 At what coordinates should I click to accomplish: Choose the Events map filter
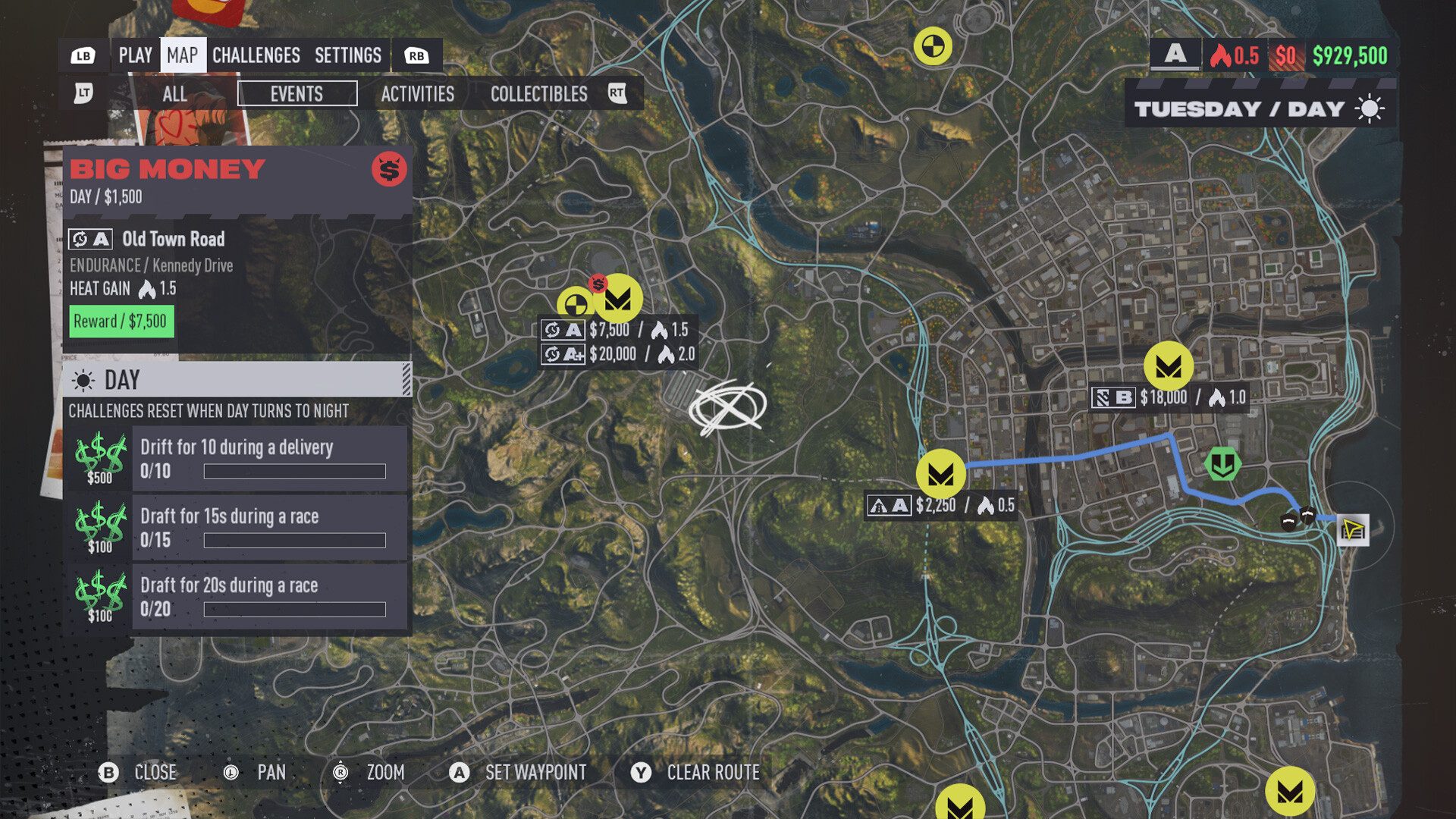[x=297, y=94]
